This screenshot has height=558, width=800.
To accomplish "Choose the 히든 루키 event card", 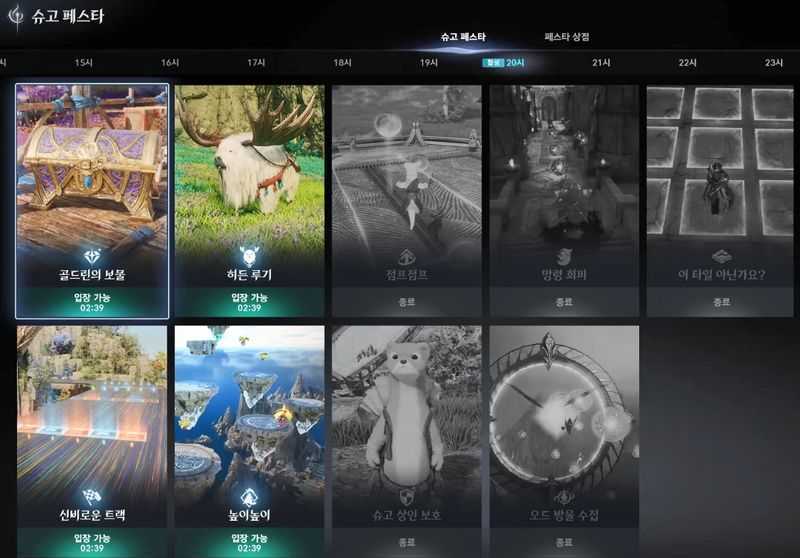I will coord(250,200).
